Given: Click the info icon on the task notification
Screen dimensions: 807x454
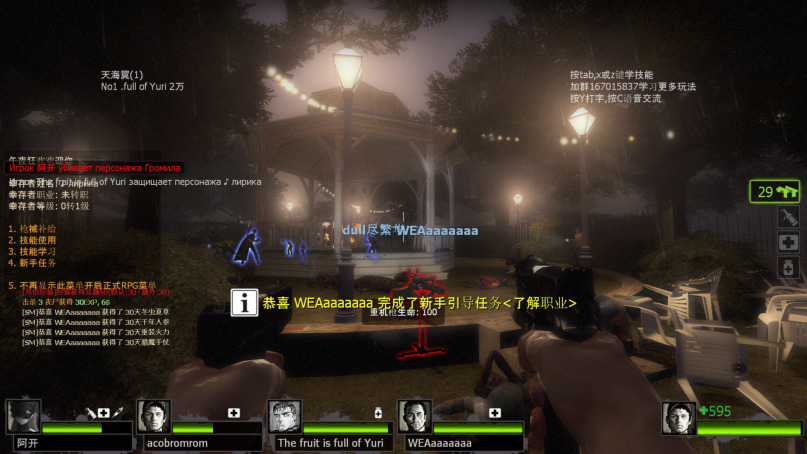Looking at the screenshot, I should pos(245,303).
